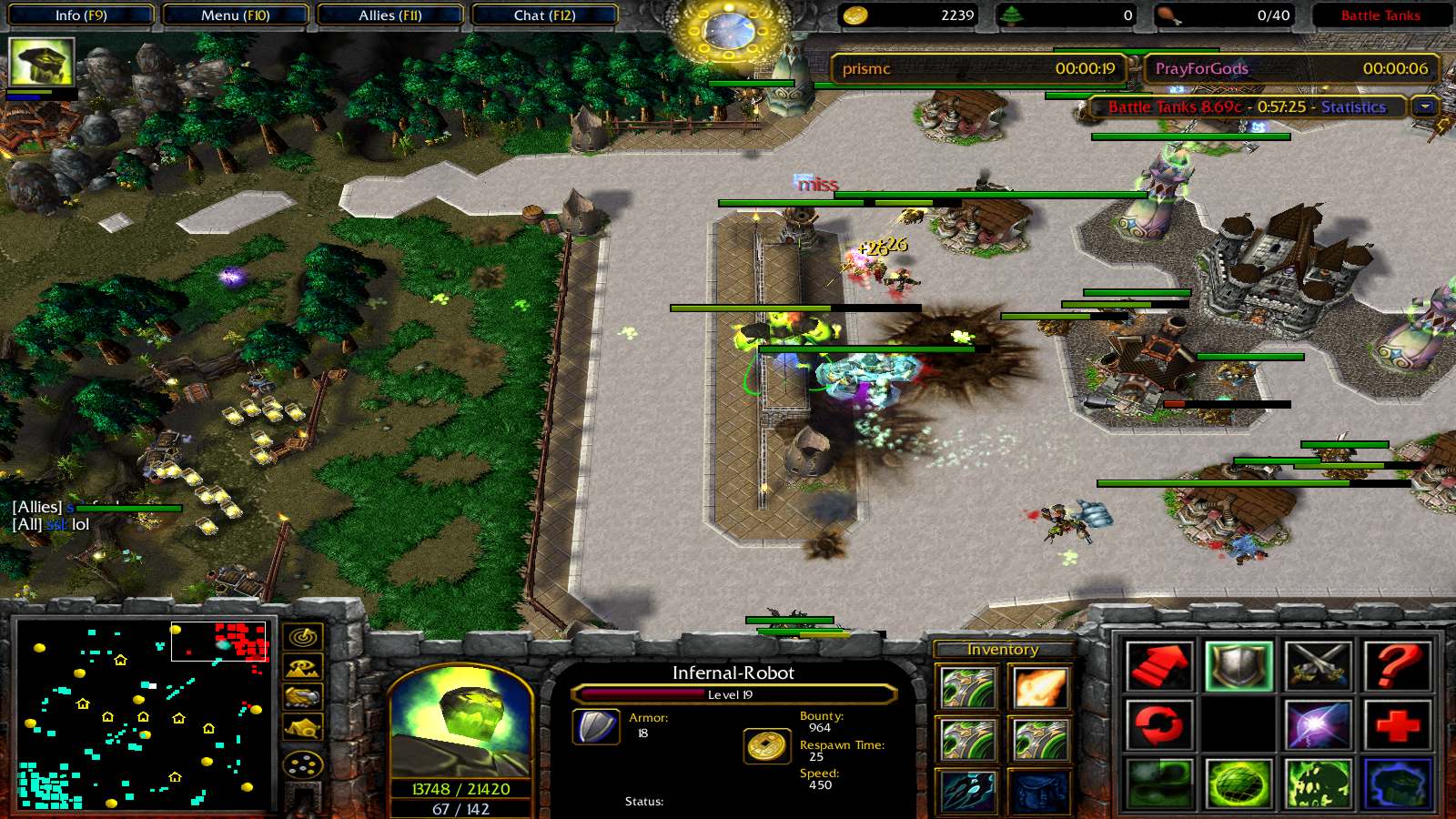Viewport: 1456px width, 819px height.
Task: Activate the minimap signal ping button
Action: (x=303, y=637)
